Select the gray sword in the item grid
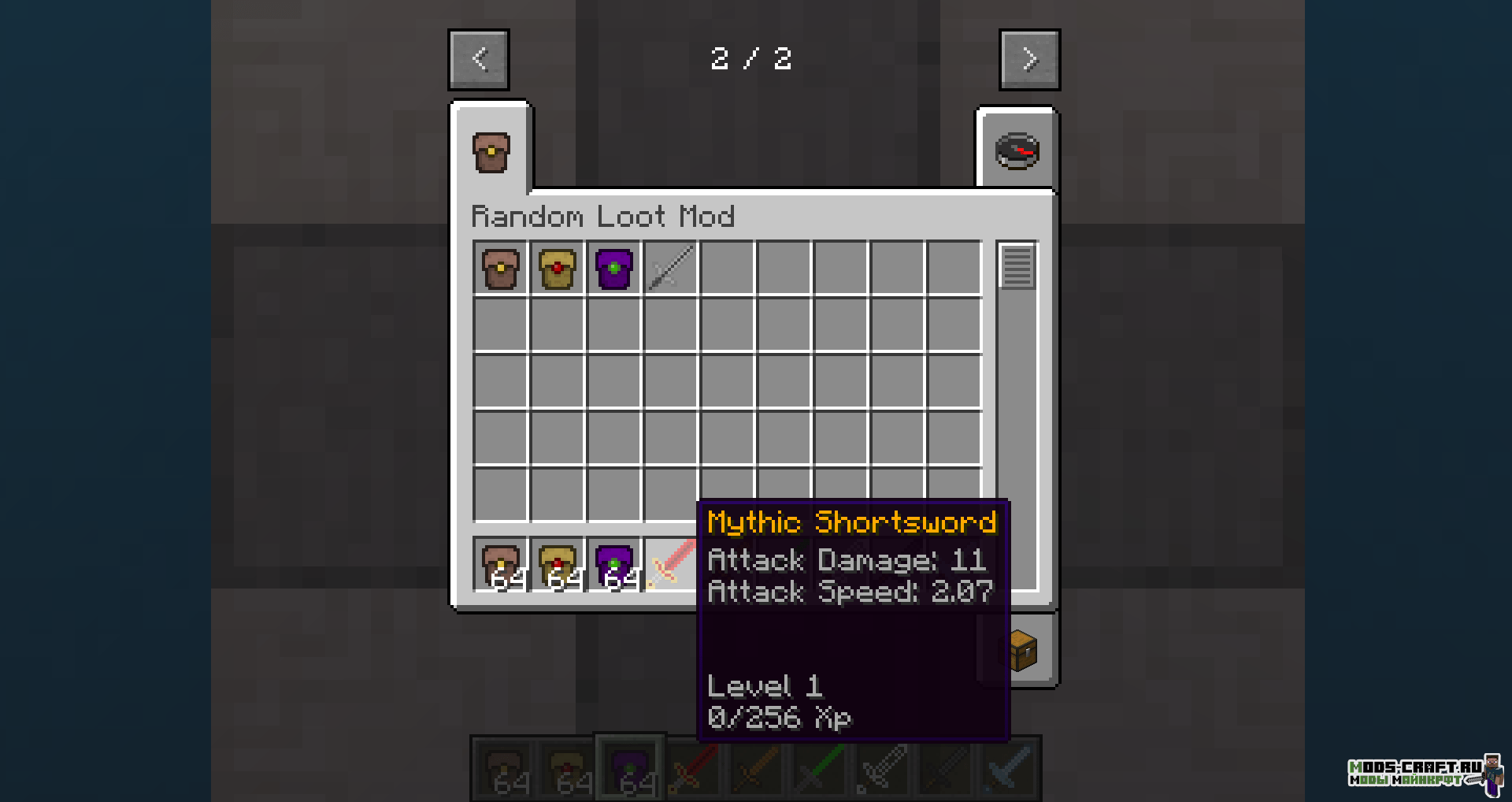1512x802 pixels. click(x=671, y=269)
